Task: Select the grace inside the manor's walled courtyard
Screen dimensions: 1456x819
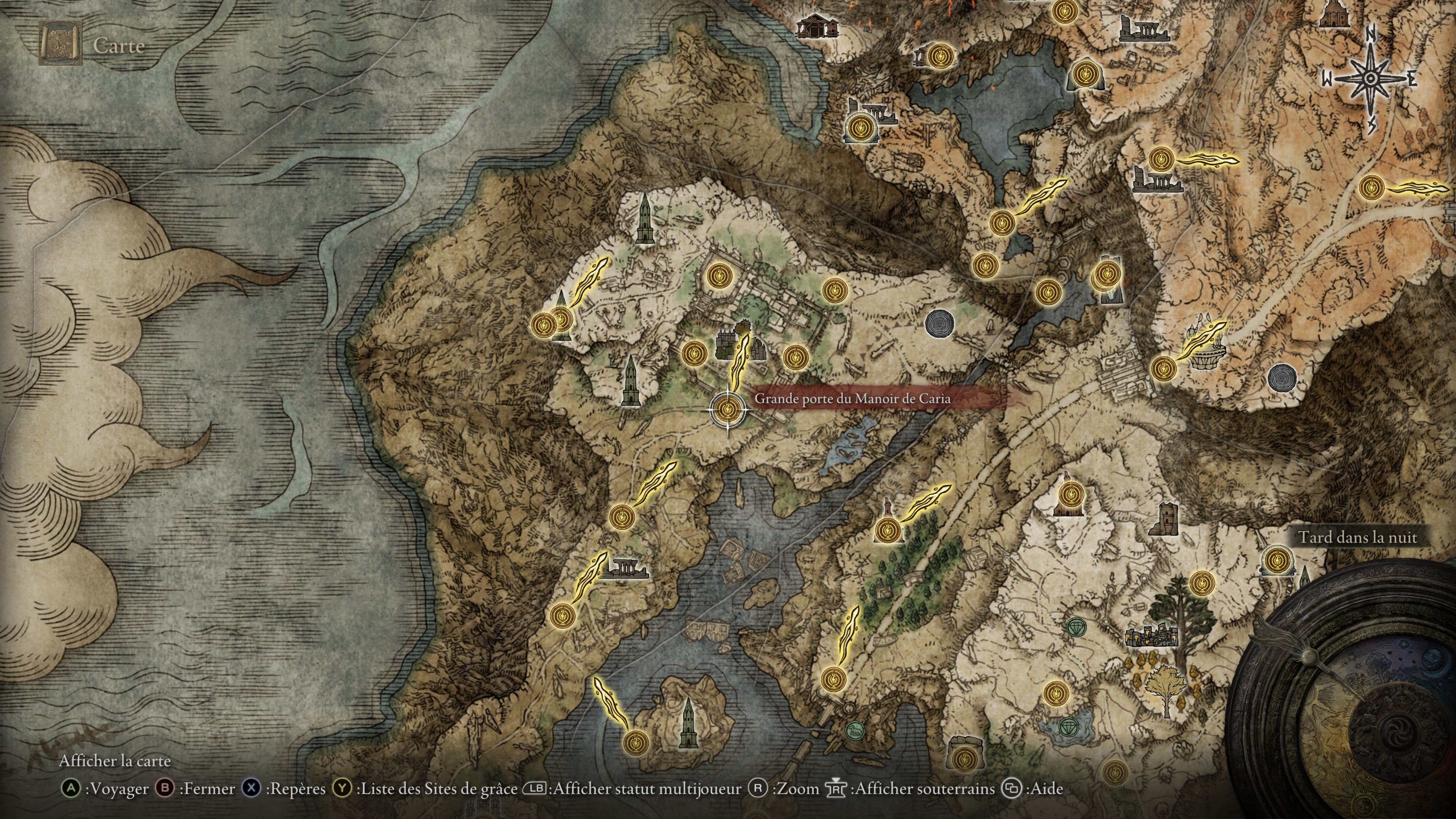Action: [720, 276]
